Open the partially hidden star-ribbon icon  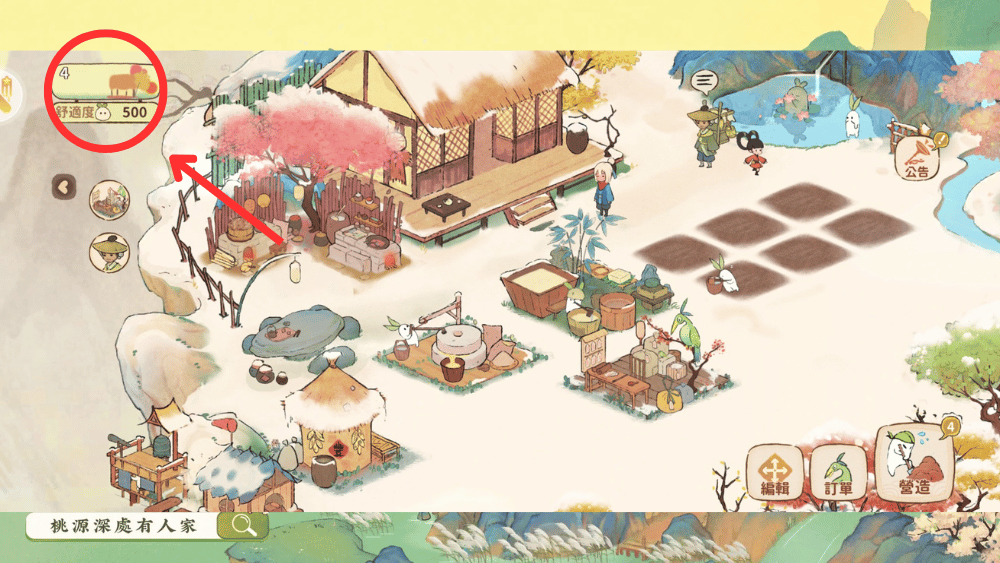point(8,96)
